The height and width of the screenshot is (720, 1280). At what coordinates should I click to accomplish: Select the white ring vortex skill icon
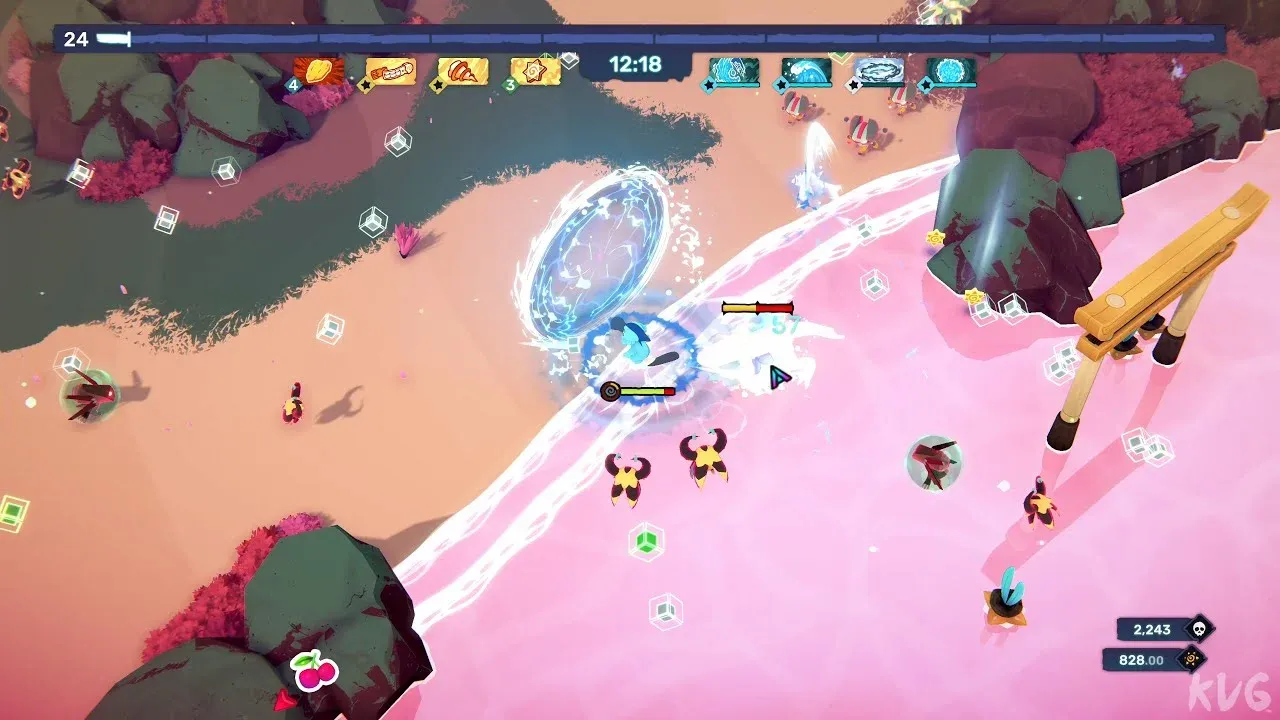(x=879, y=71)
